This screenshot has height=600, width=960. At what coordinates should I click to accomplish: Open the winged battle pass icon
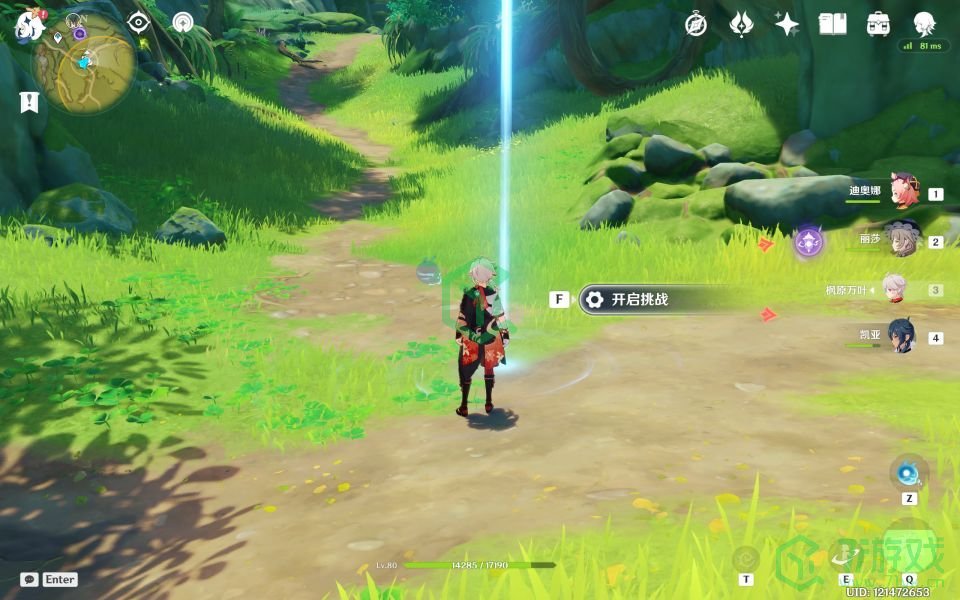(x=741, y=24)
